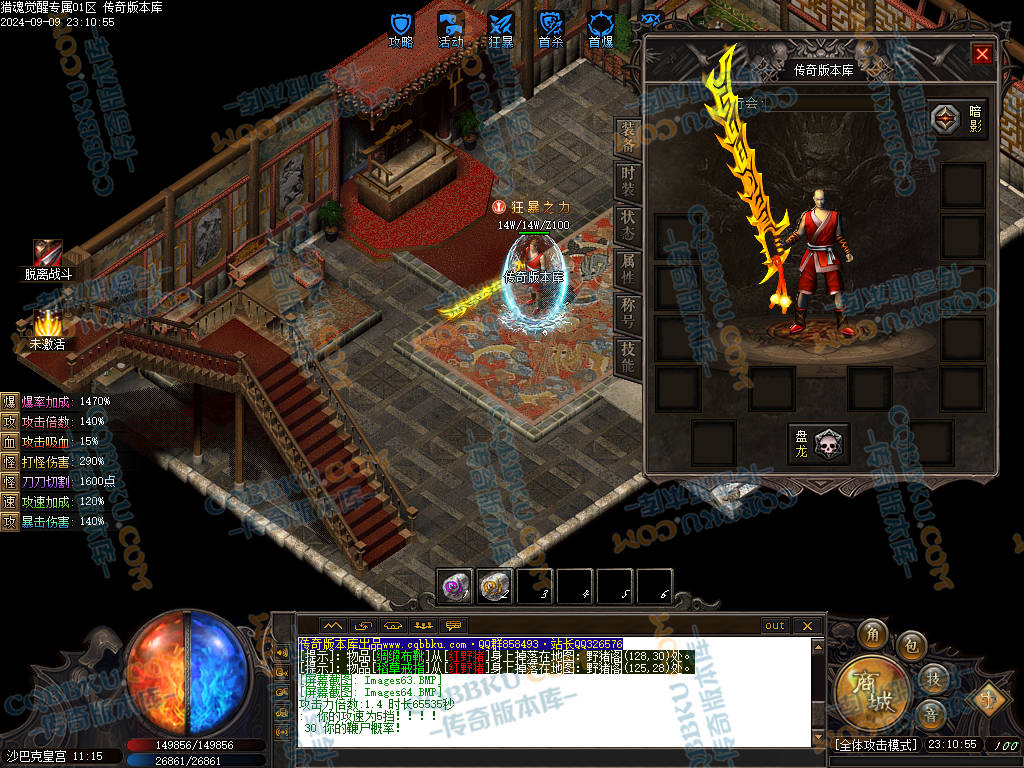The width and height of the screenshot is (1024, 768).
Task: Open the 包 bag button
Action: pos(910,644)
